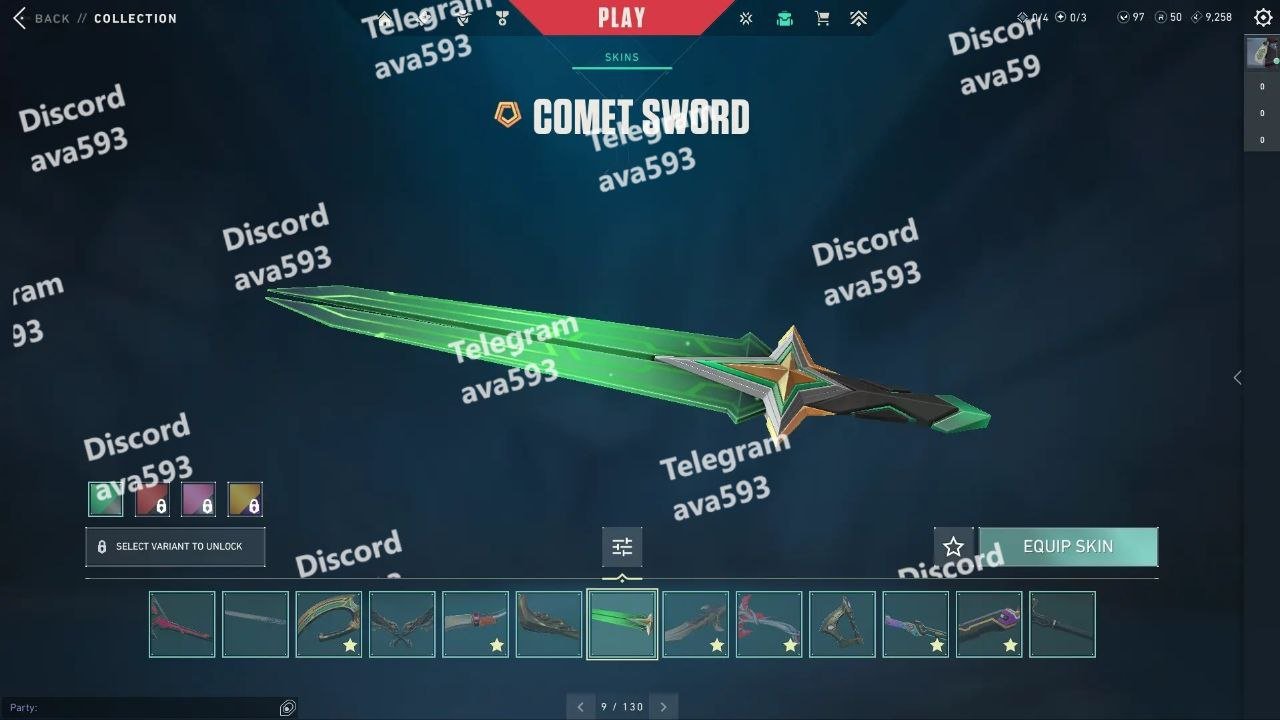Image resolution: width=1280 pixels, height=720 pixels.
Task: Select the golden curved sickle skin thumbnail
Action: pos(328,624)
